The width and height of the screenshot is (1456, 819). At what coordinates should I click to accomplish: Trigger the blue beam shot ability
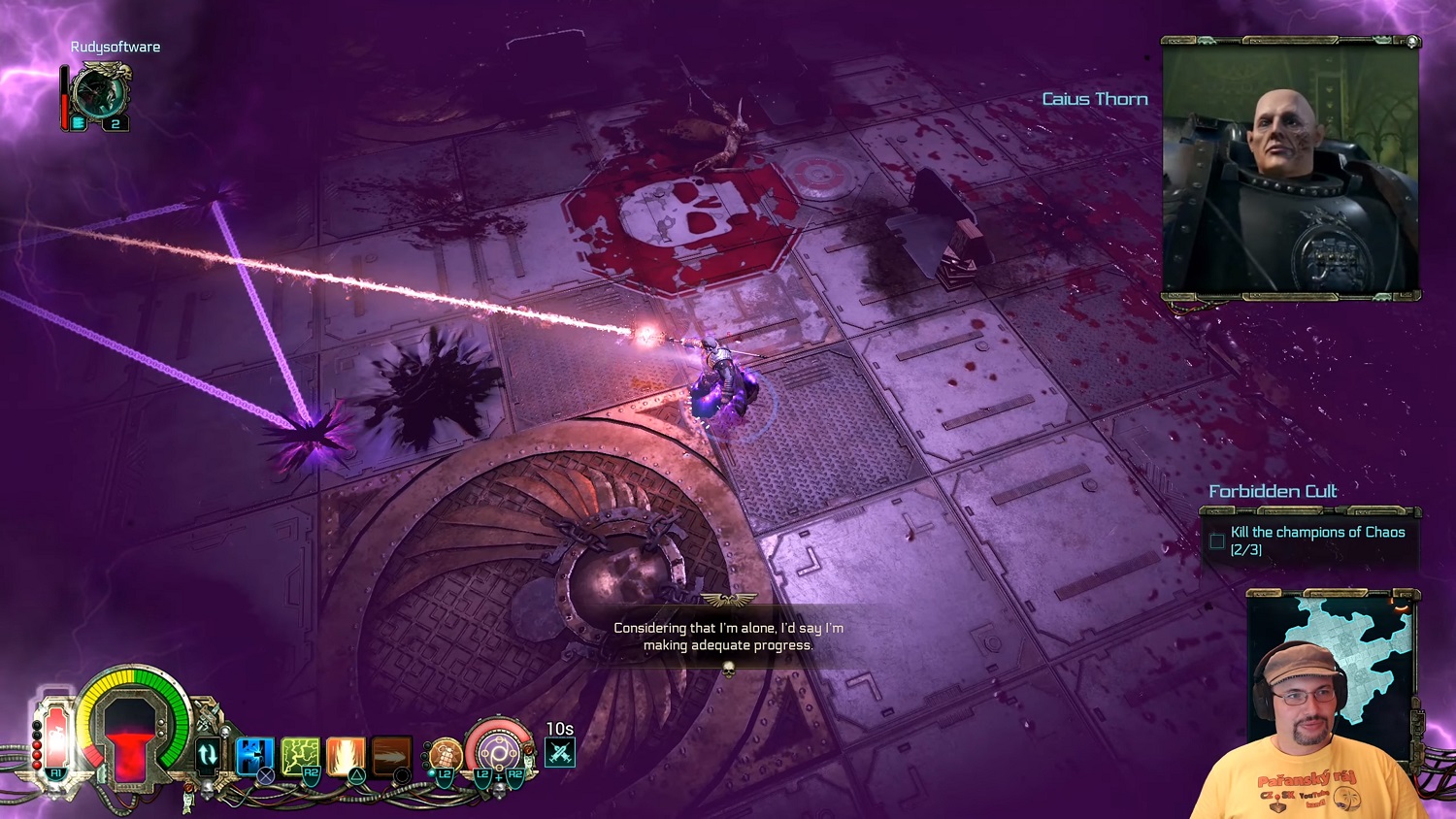254,755
